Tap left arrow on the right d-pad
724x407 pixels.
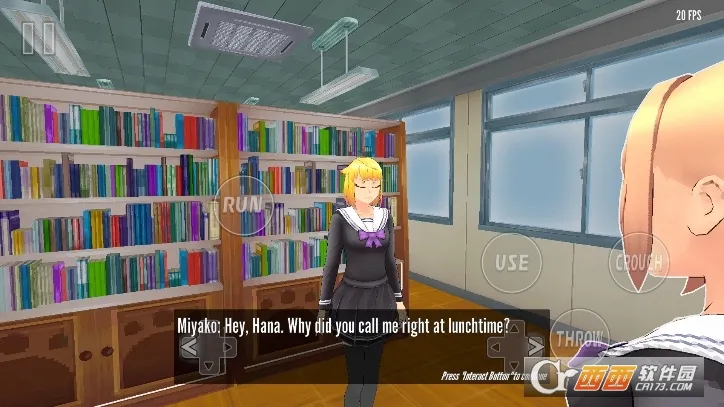click(x=497, y=347)
